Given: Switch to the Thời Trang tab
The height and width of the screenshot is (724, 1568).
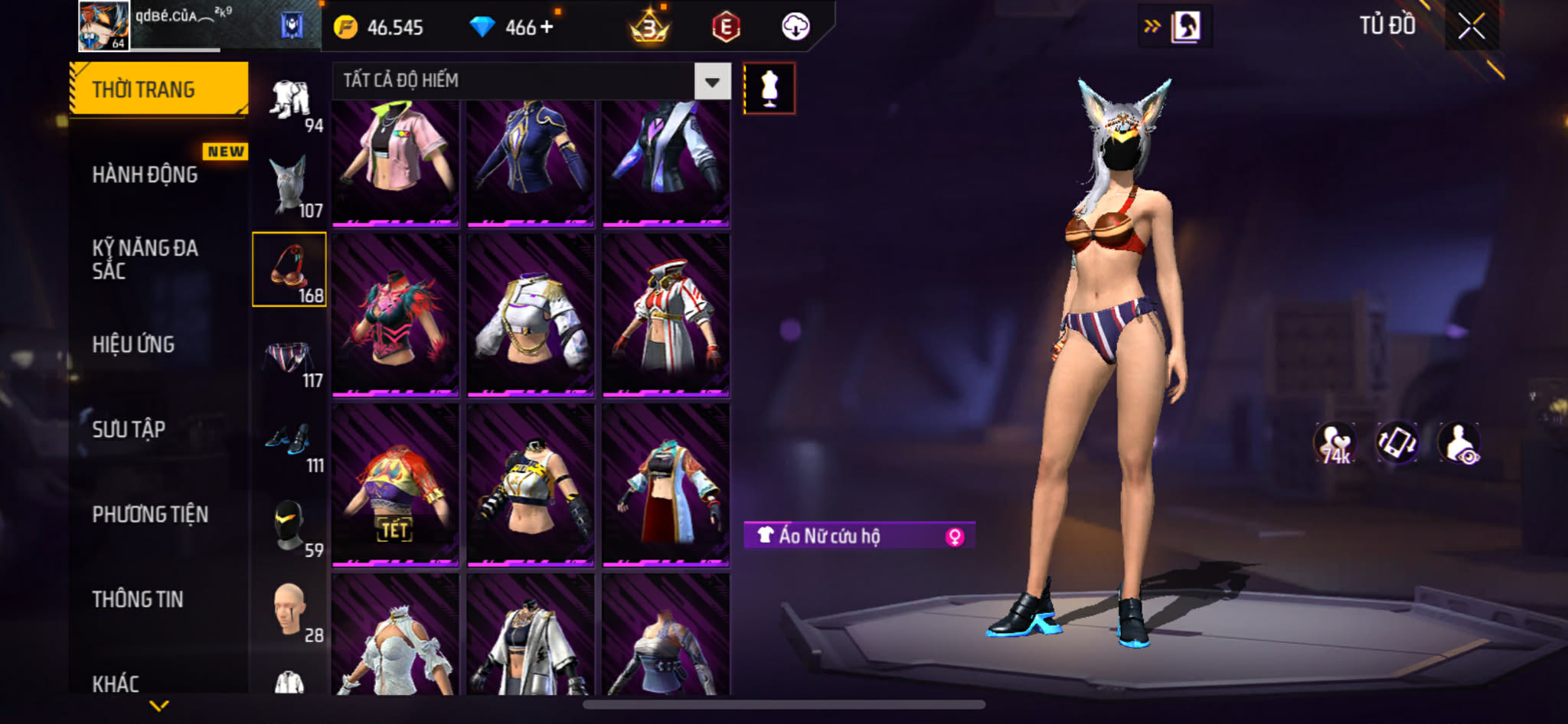Looking at the screenshot, I should tap(158, 90).
